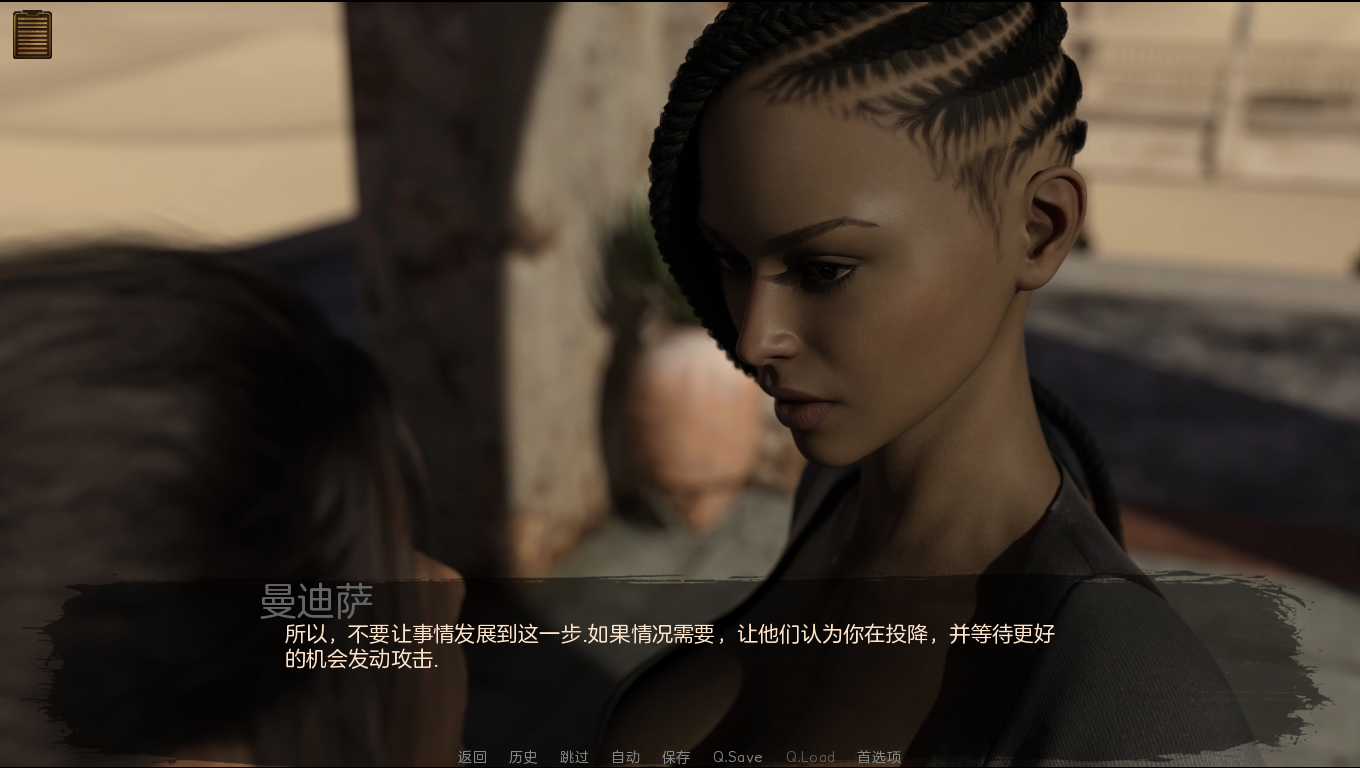Click the speaker name 曼迪萨
The width and height of the screenshot is (1360, 768).
tap(319, 598)
